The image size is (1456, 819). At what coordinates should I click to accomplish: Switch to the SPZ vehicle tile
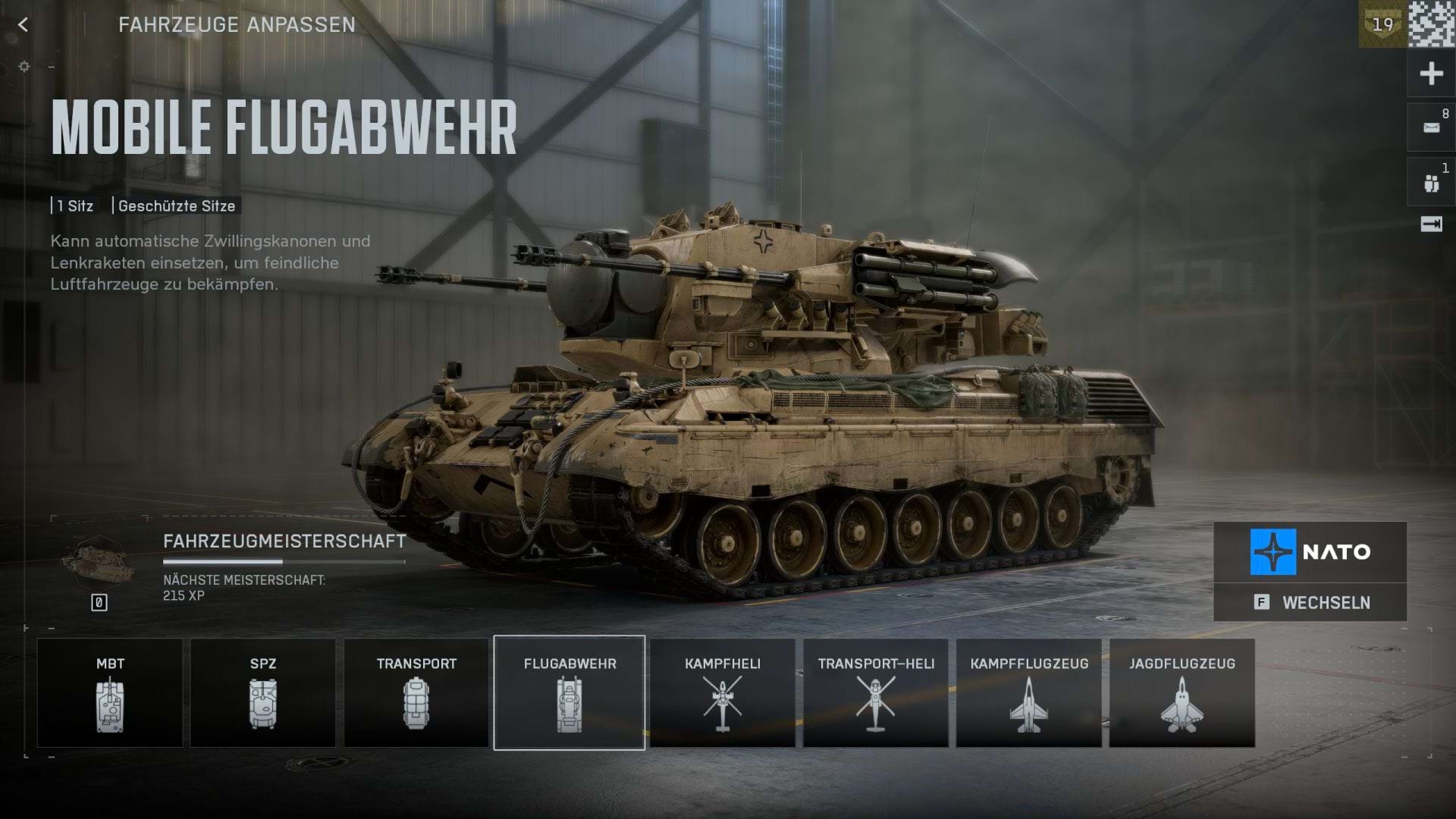pyautogui.click(x=263, y=693)
